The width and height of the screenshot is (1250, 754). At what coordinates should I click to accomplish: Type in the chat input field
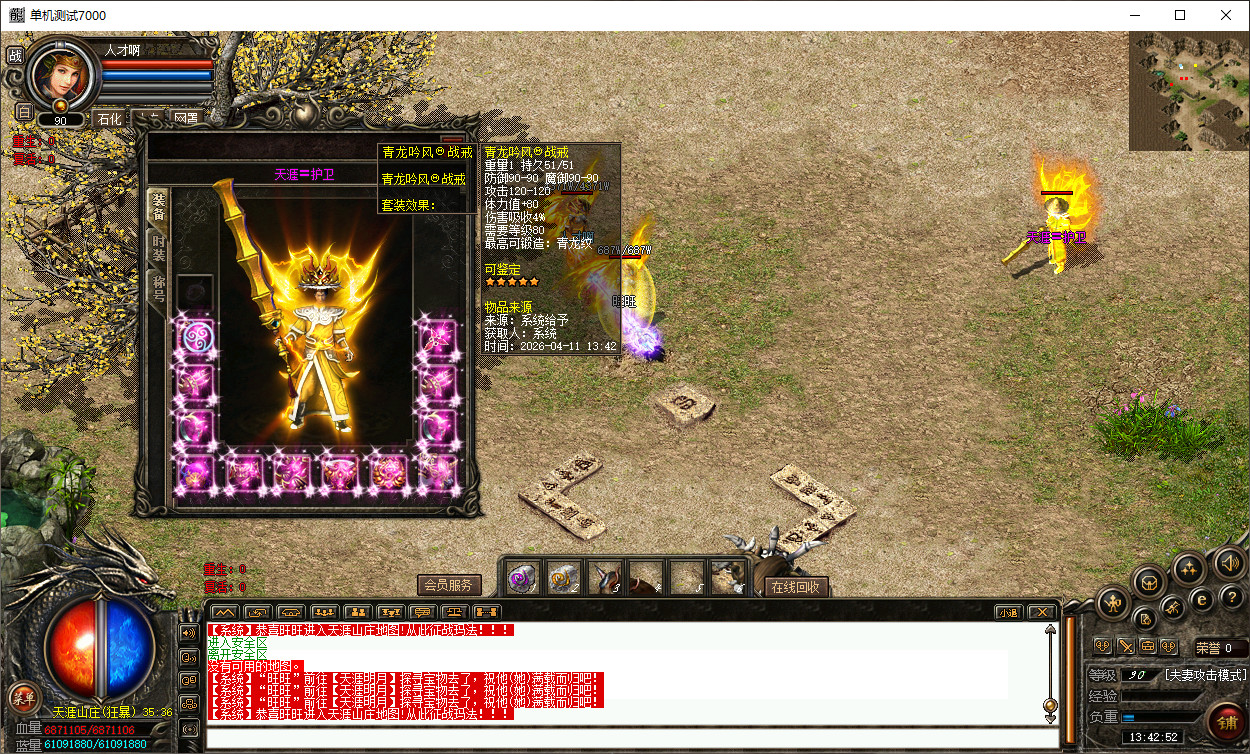(x=630, y=739)
